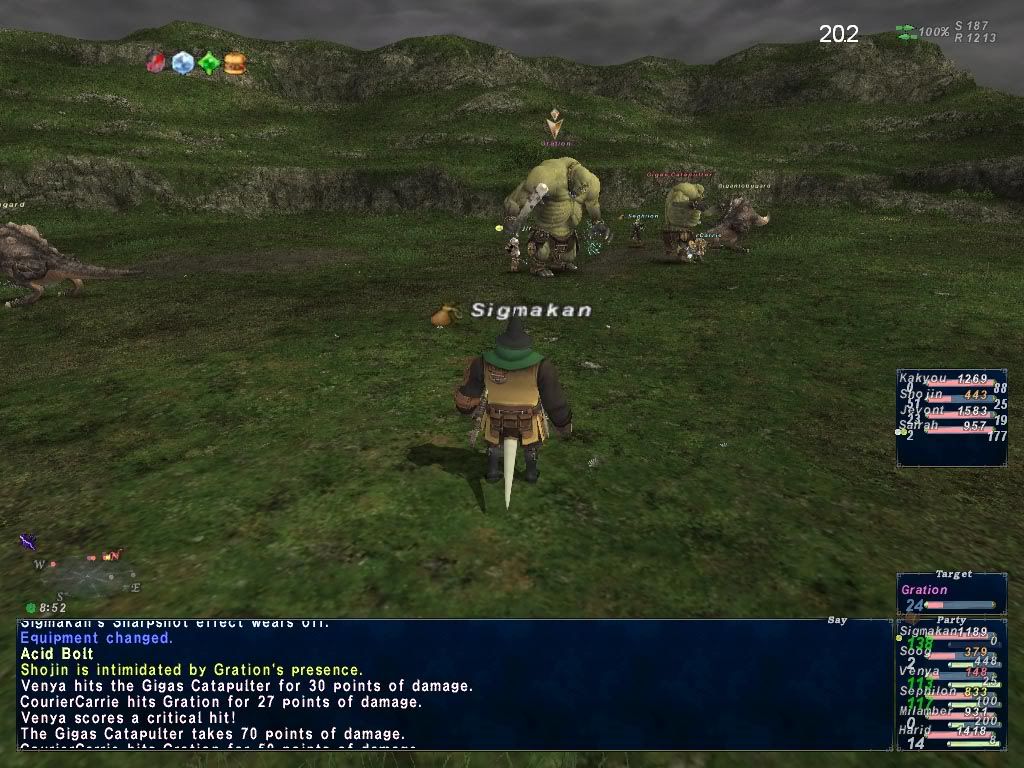Choose Shojin from the alliance list
The width and height of the screenshot is (1024, 768).
920,394
